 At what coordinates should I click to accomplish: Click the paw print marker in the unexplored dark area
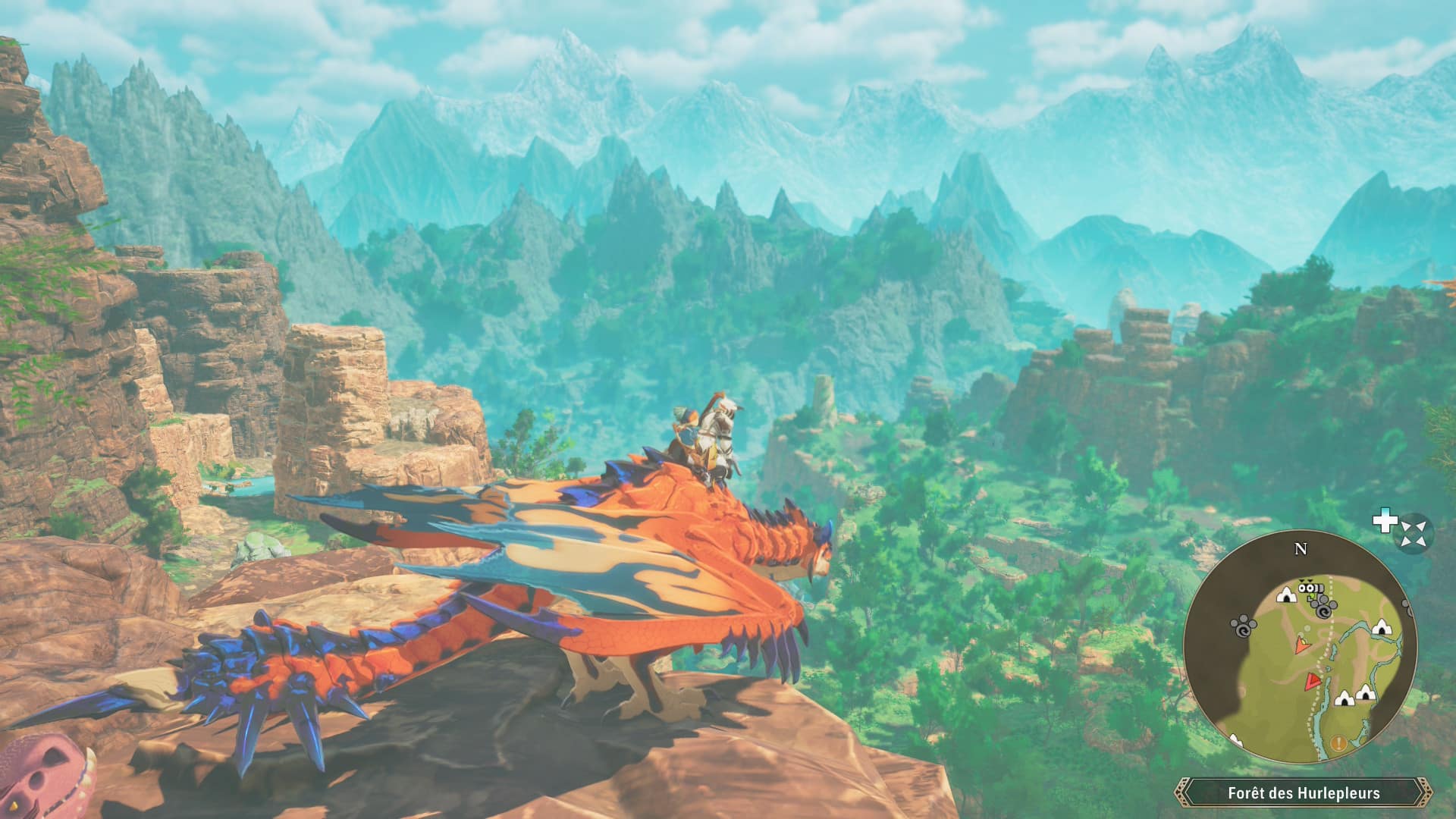tap(1243, 626)
